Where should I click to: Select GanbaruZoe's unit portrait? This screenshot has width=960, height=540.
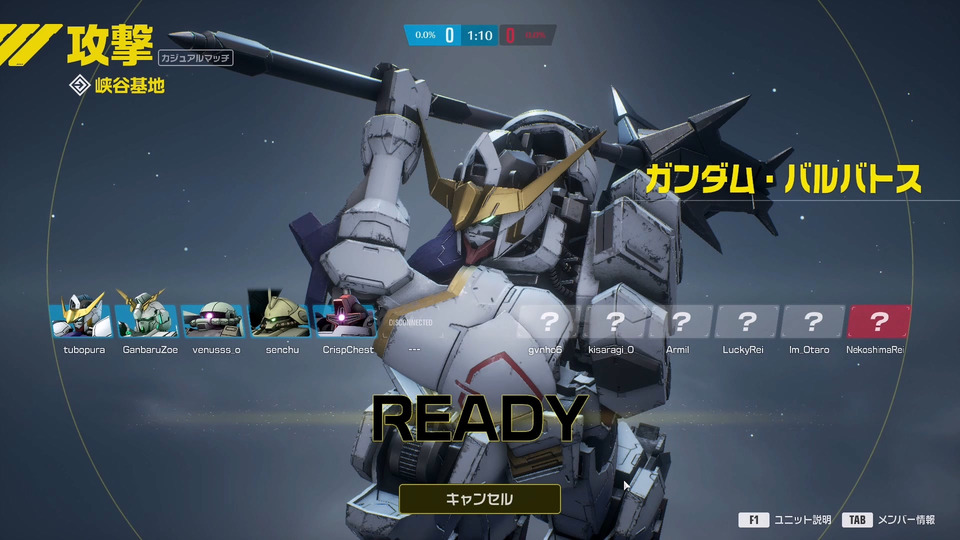click(146, 320)
